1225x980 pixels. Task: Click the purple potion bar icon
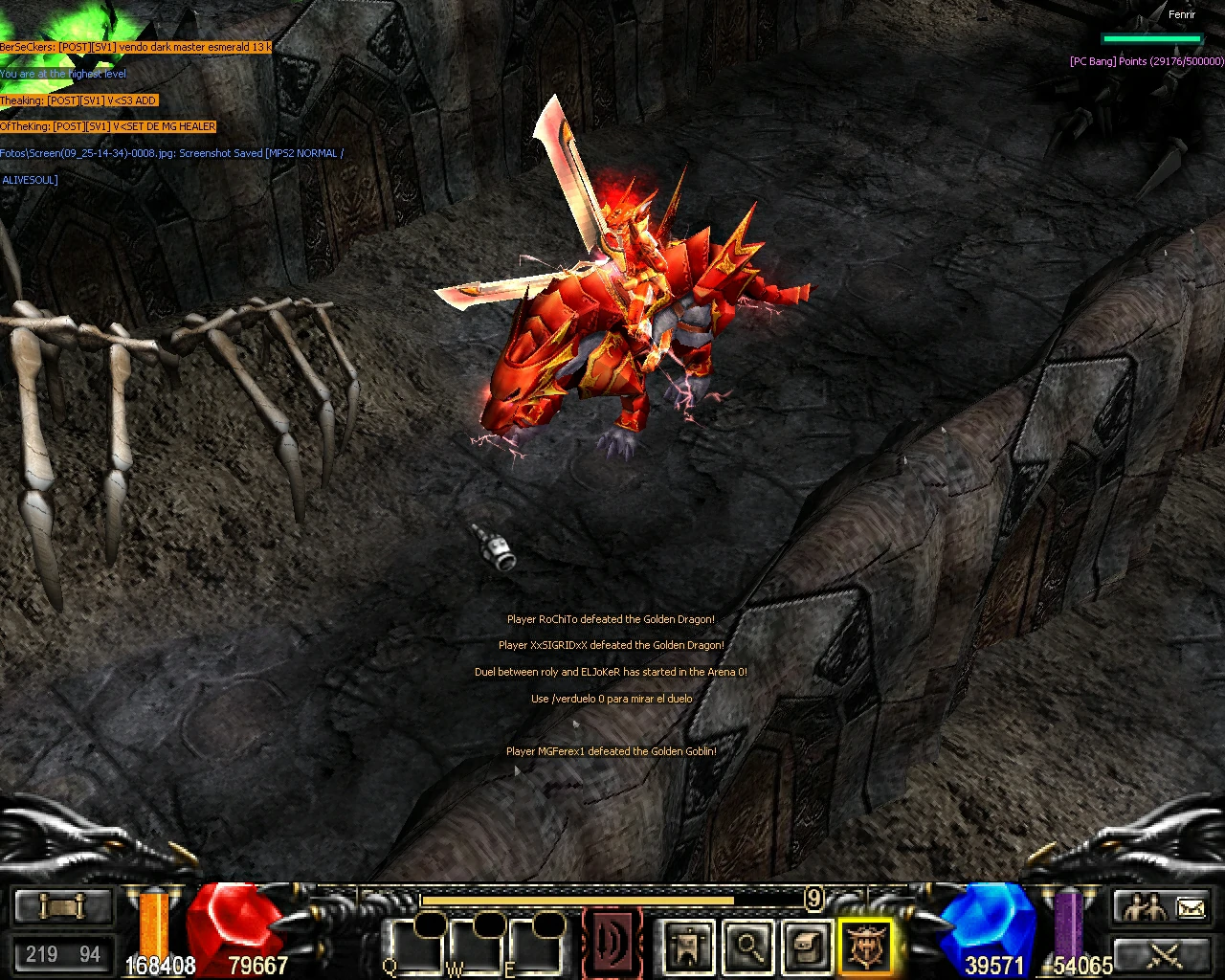1069,928
